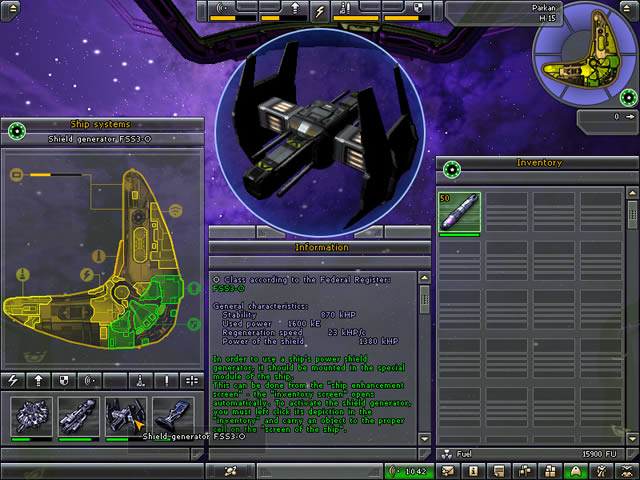Click the green Ship systems round button
Screen dimensions: 640x480
15,130
